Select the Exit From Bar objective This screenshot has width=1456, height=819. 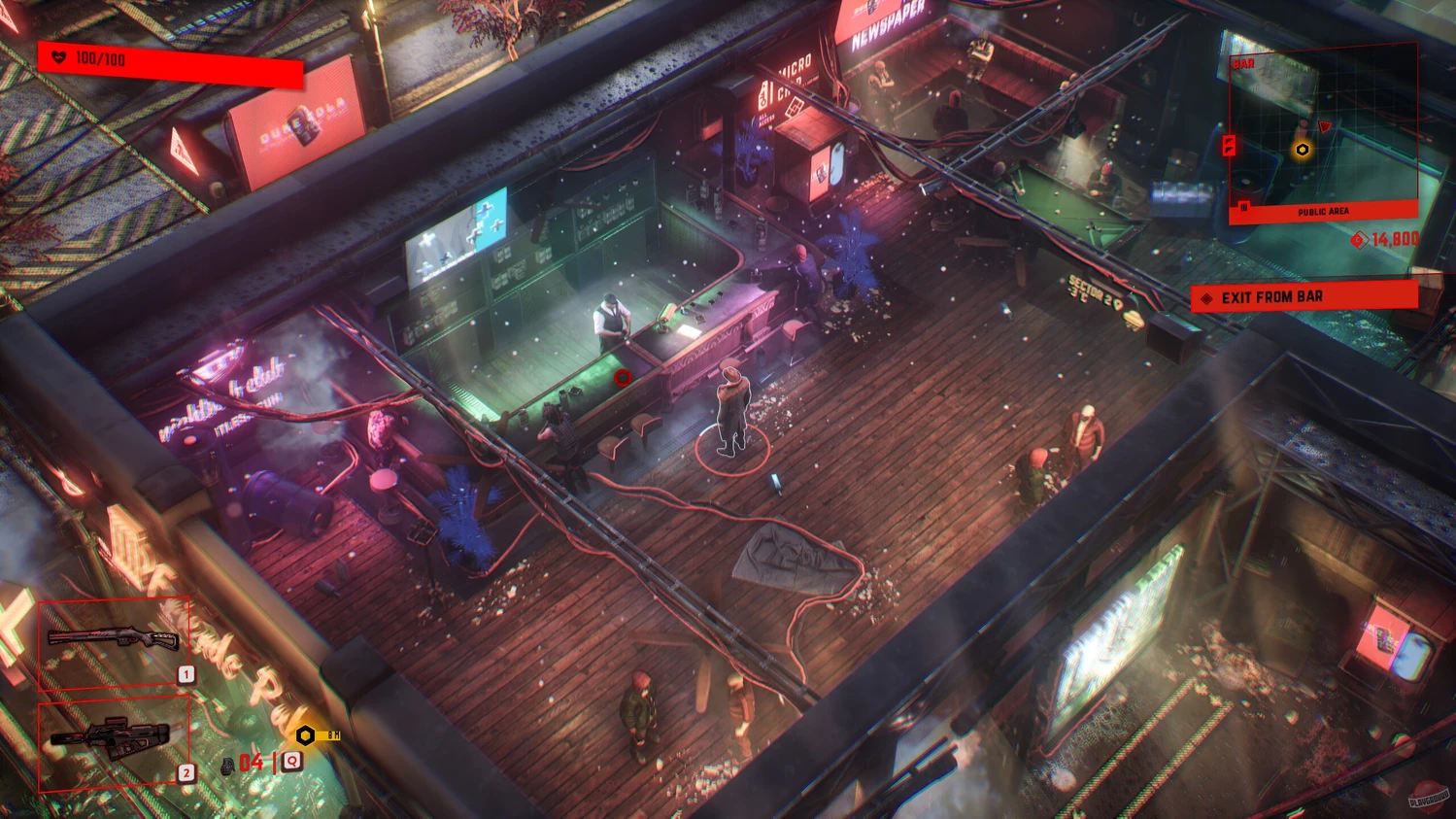click(x=1304, y=297)
